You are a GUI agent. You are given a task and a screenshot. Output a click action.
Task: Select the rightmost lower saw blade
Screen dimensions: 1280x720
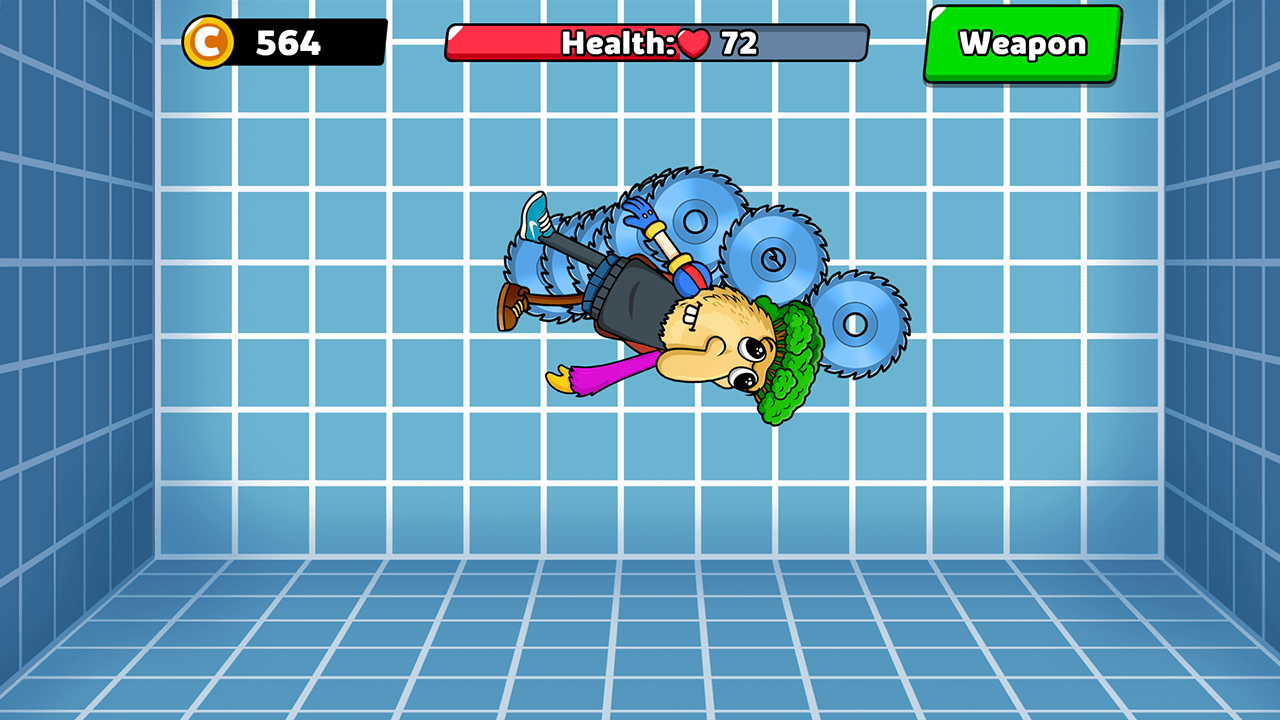(855, 322)
